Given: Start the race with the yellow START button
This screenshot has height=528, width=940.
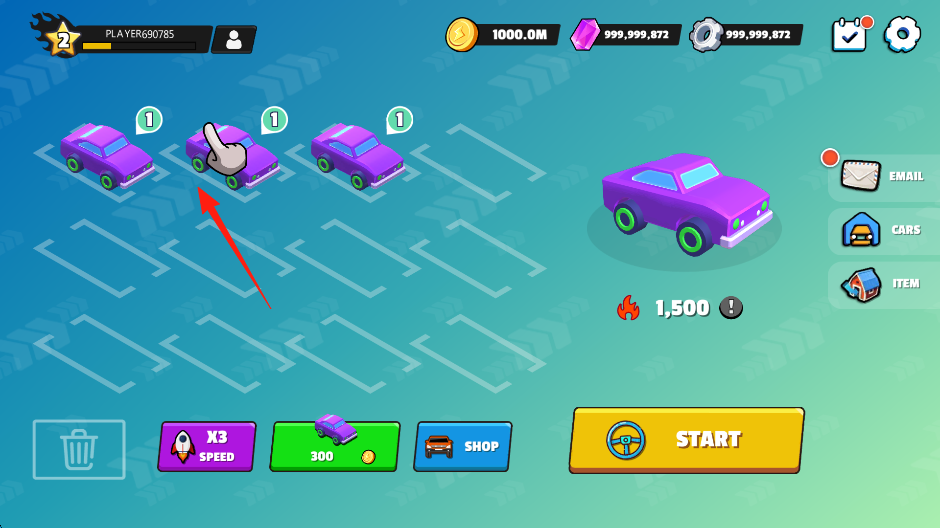Looking at the screenshot, I should [686, 439].
